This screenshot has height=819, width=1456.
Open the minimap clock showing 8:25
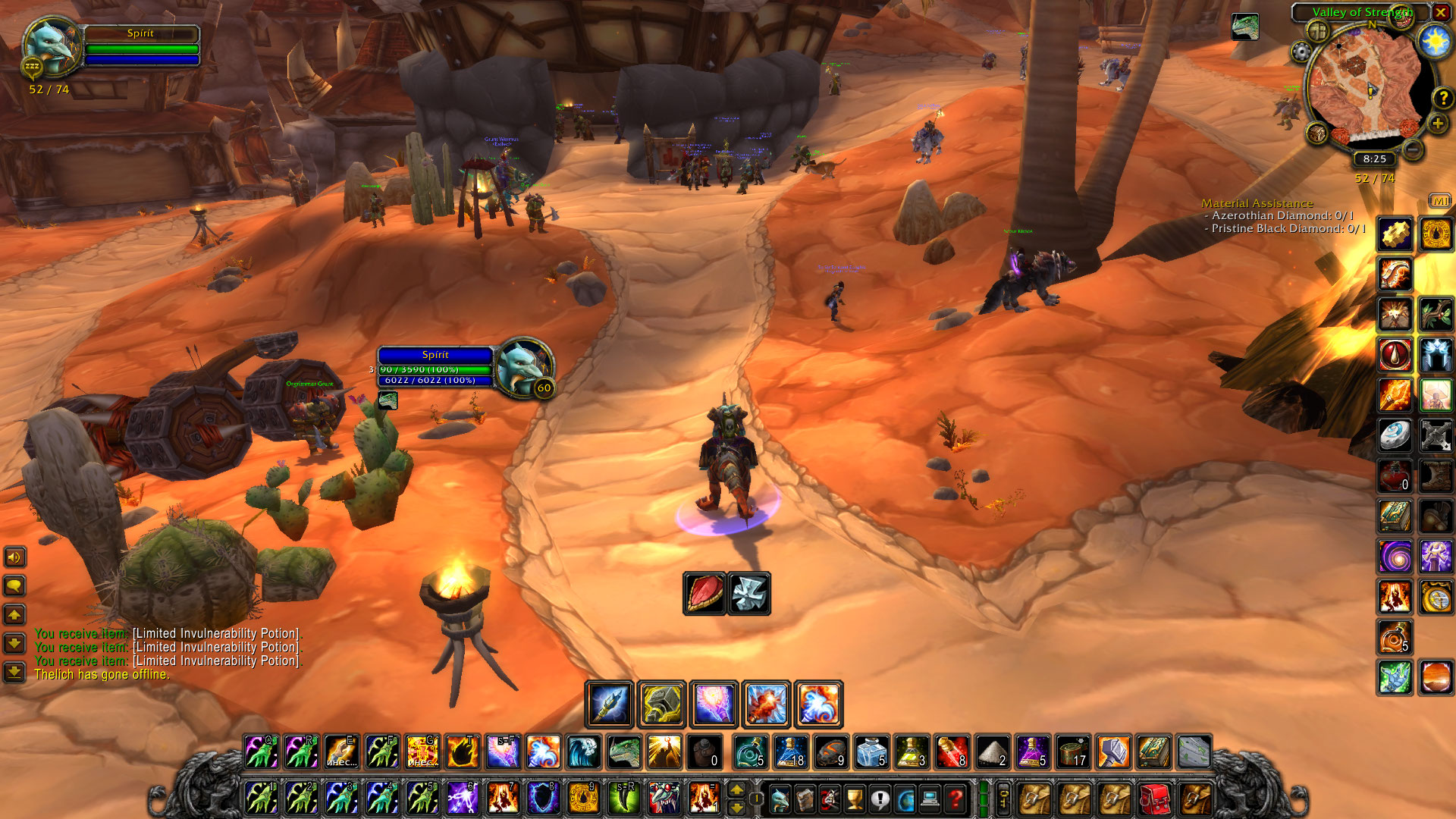point(1374,159)
